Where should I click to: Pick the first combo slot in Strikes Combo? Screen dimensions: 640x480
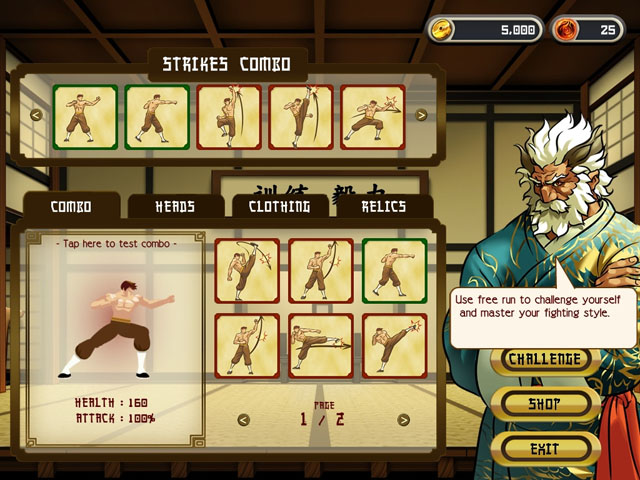tap(85, 117)
